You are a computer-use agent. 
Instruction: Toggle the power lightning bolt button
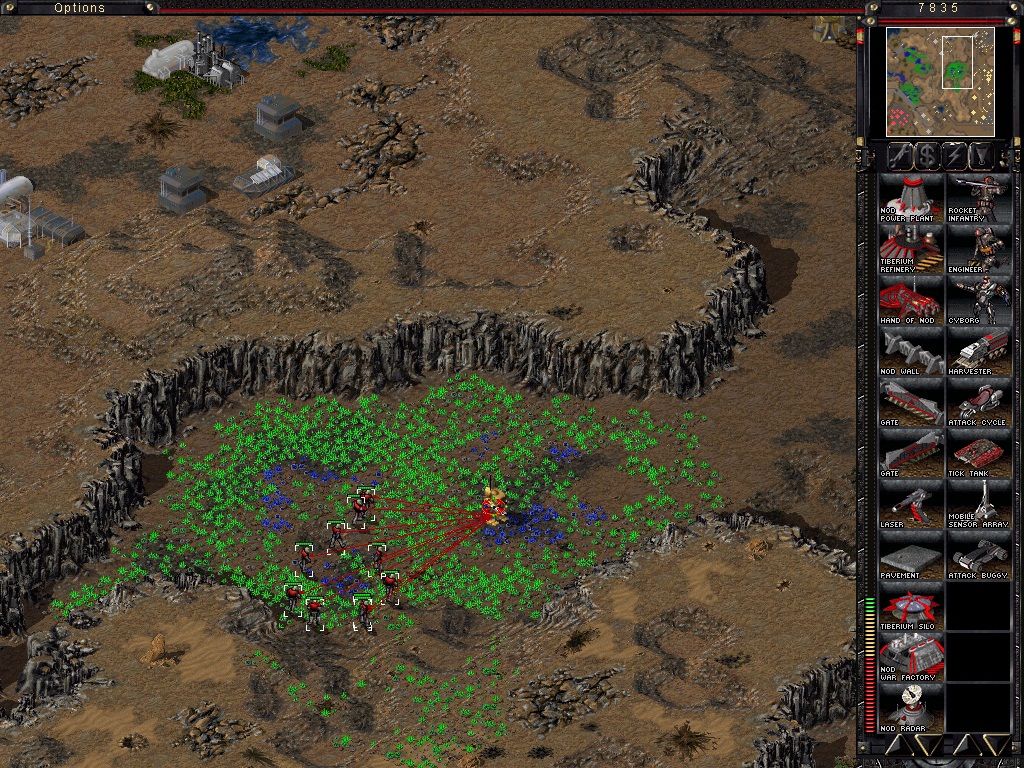coord(954,155)
